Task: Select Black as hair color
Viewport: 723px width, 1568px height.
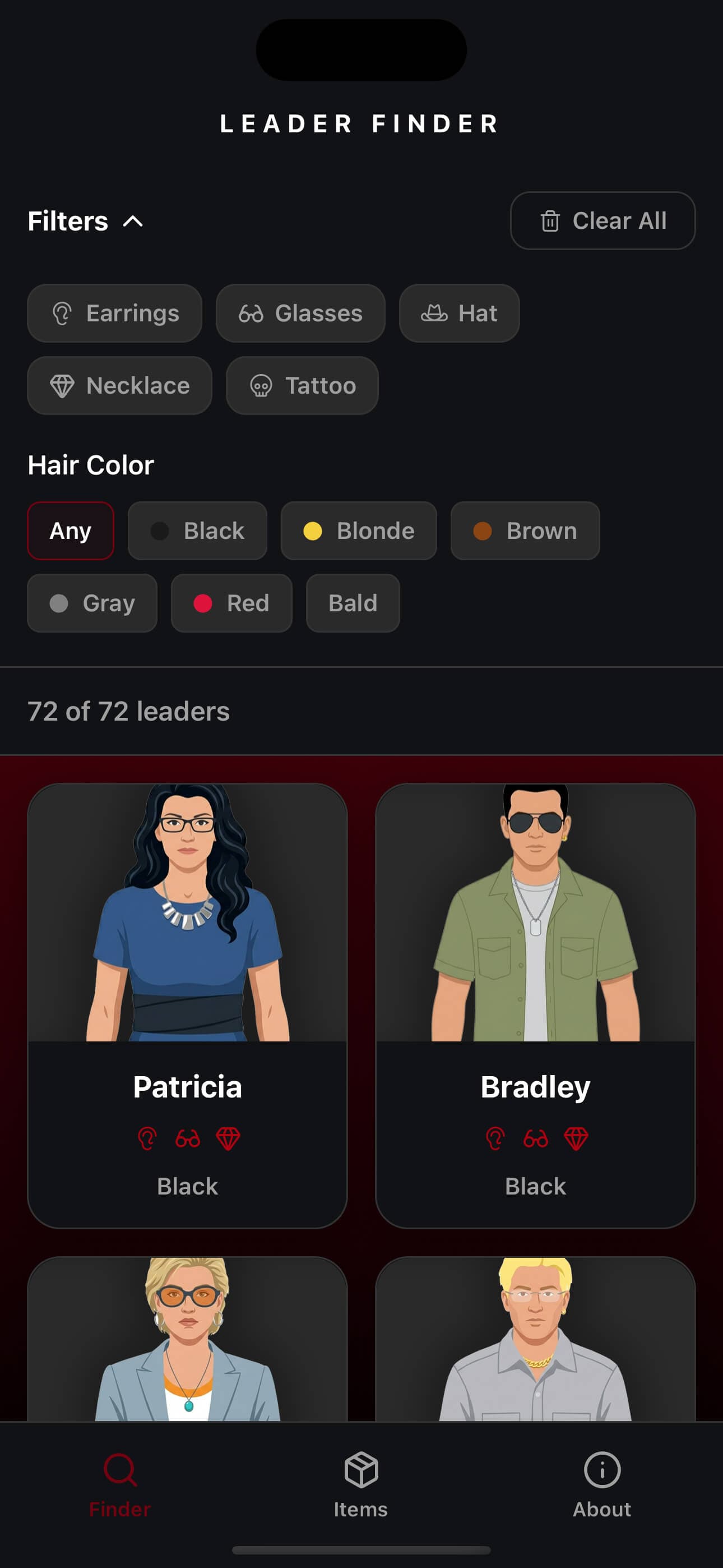Action: pos(198,531)
